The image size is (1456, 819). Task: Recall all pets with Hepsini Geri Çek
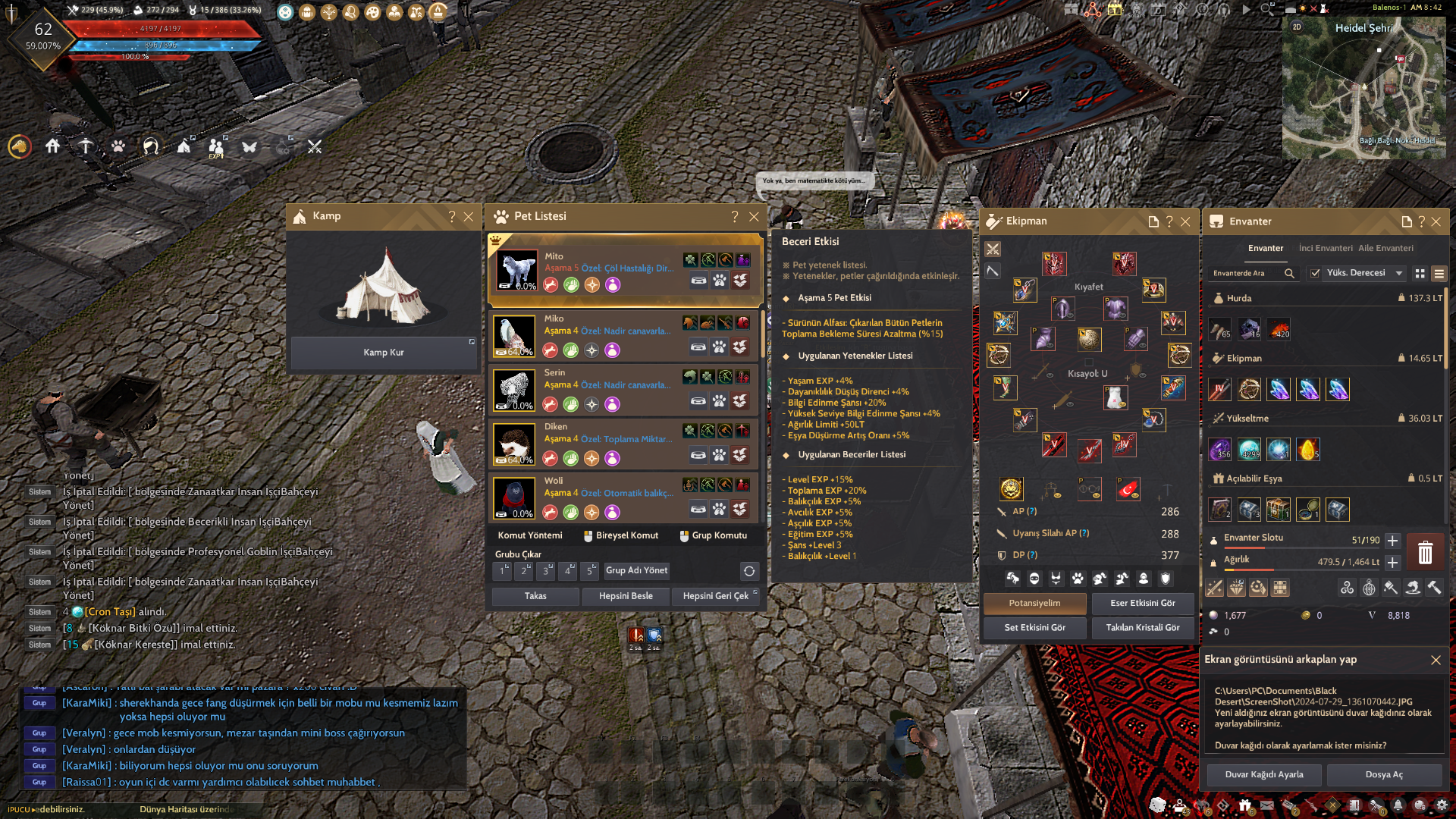(715, 596)
